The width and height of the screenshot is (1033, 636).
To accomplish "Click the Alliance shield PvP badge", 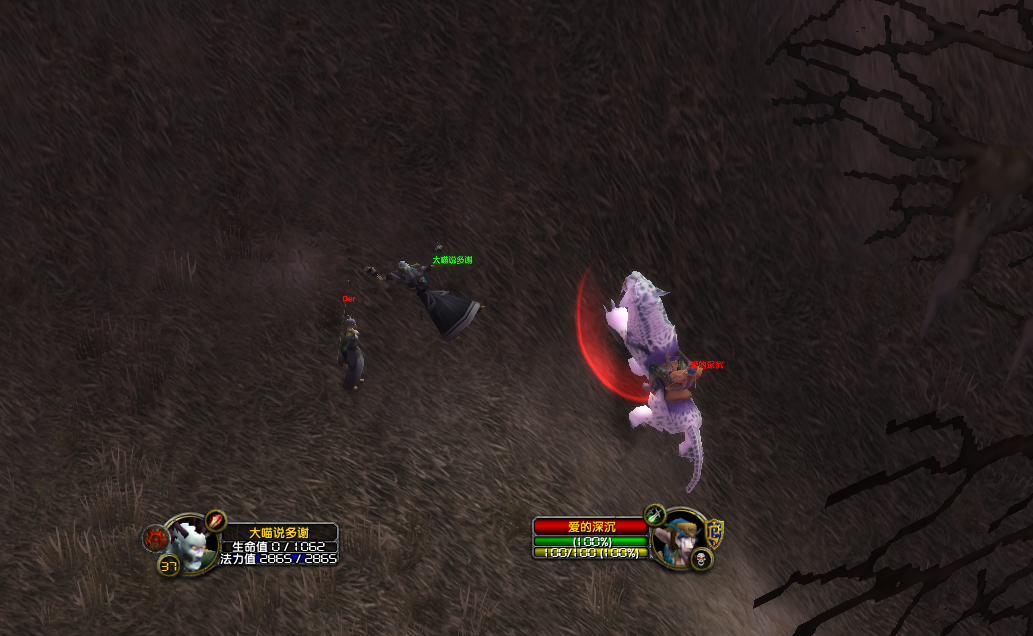I will coord(715,530).
